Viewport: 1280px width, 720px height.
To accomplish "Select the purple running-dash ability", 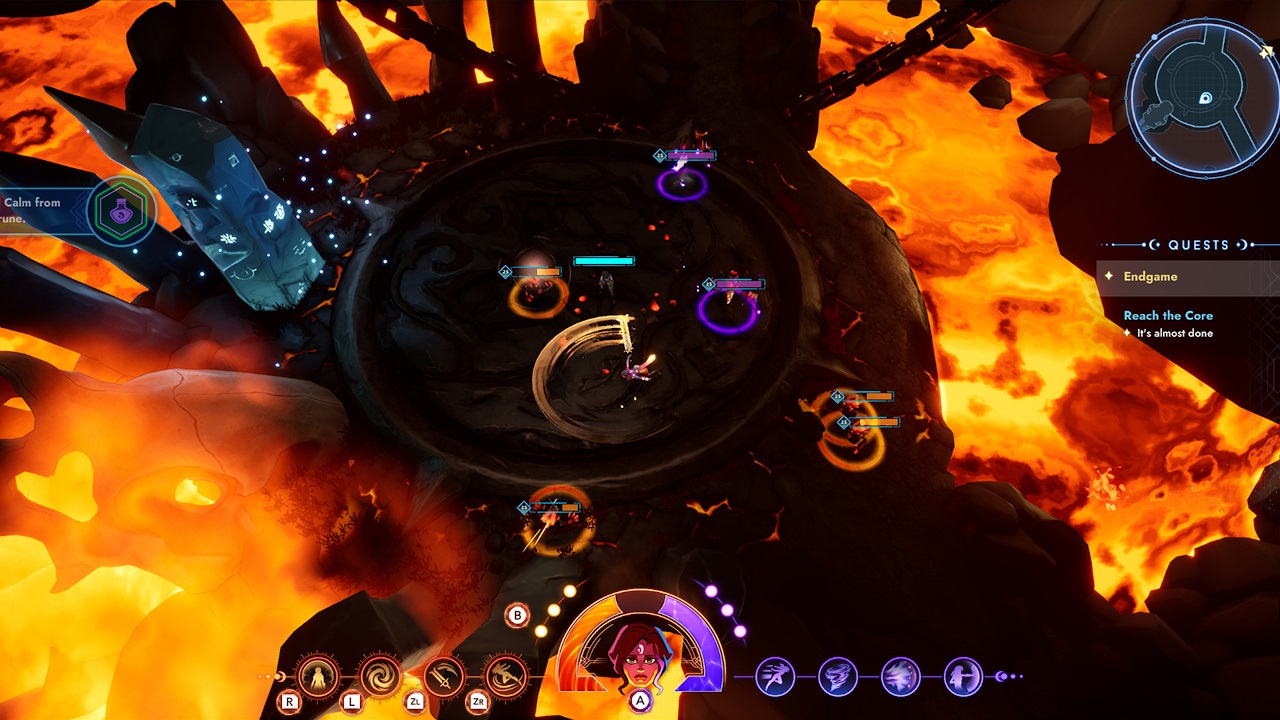I will click(775, 677).
